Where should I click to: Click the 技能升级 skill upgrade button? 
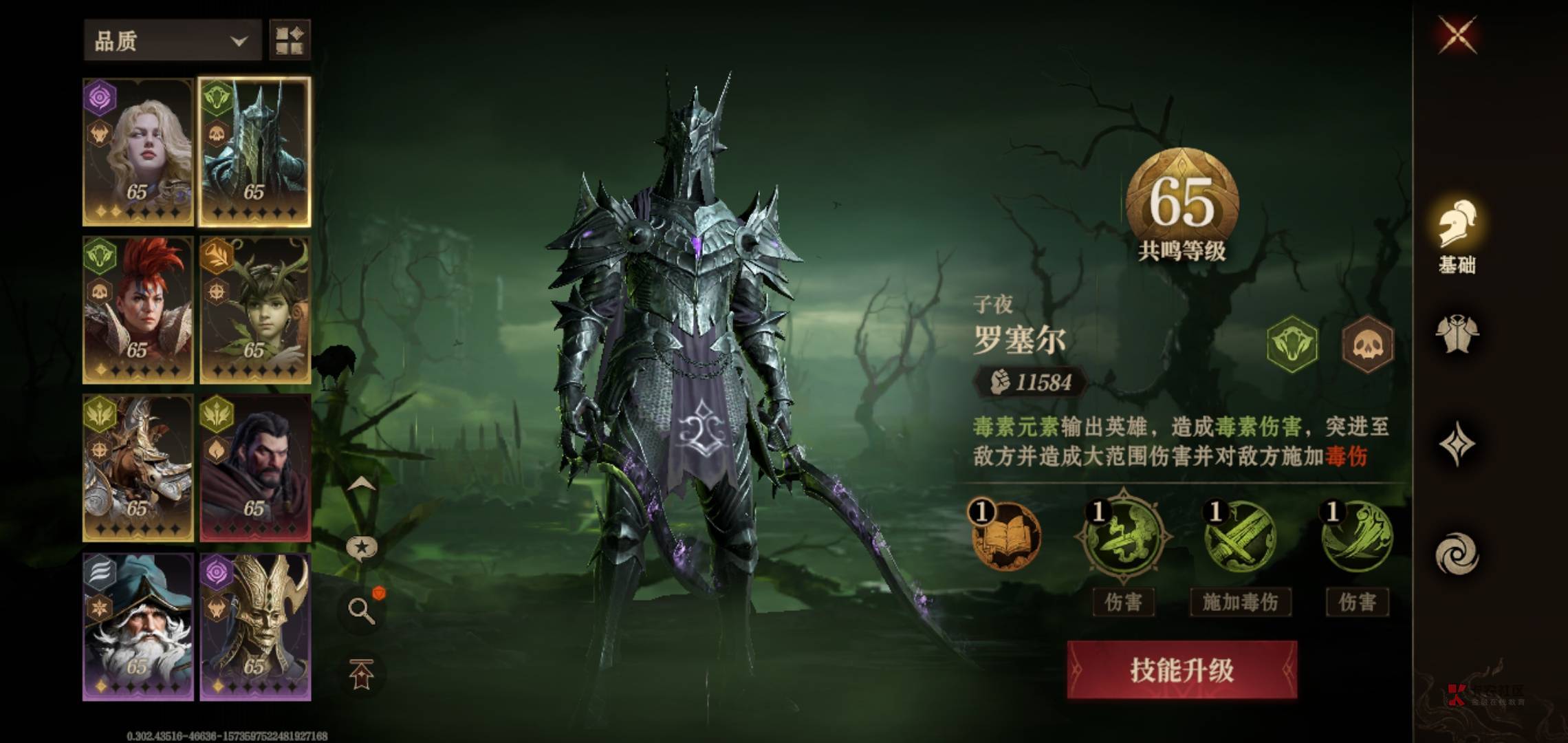1182,669
